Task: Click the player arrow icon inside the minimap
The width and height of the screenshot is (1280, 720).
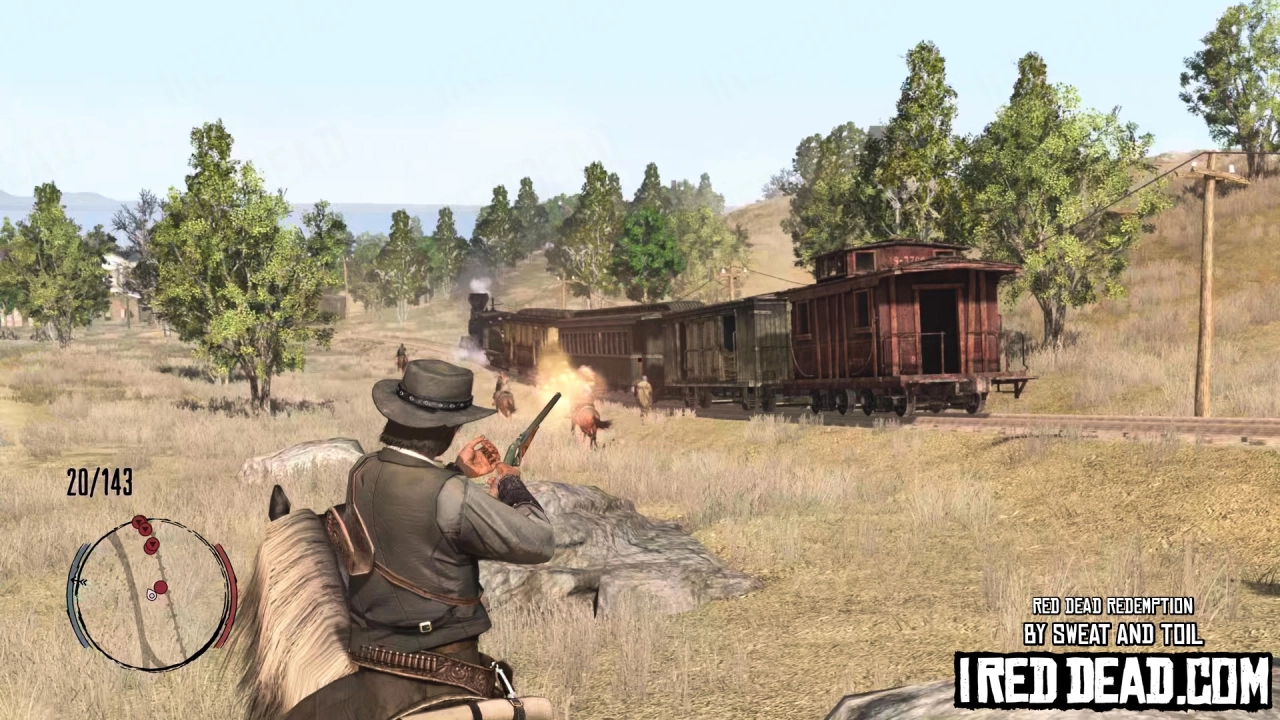Action: point(151,595)
